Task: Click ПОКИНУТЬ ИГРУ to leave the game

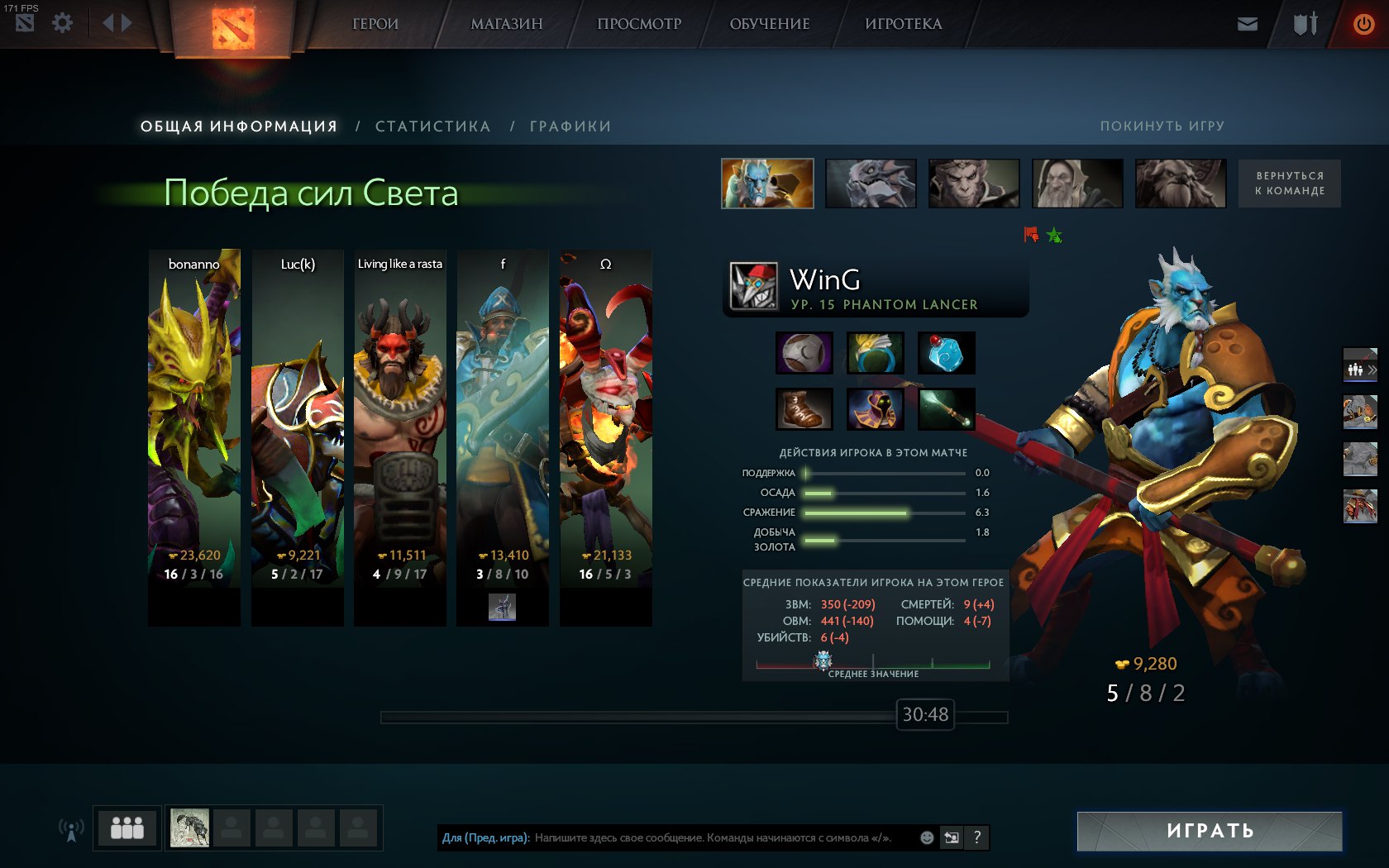Action: tap(1162, 126)
